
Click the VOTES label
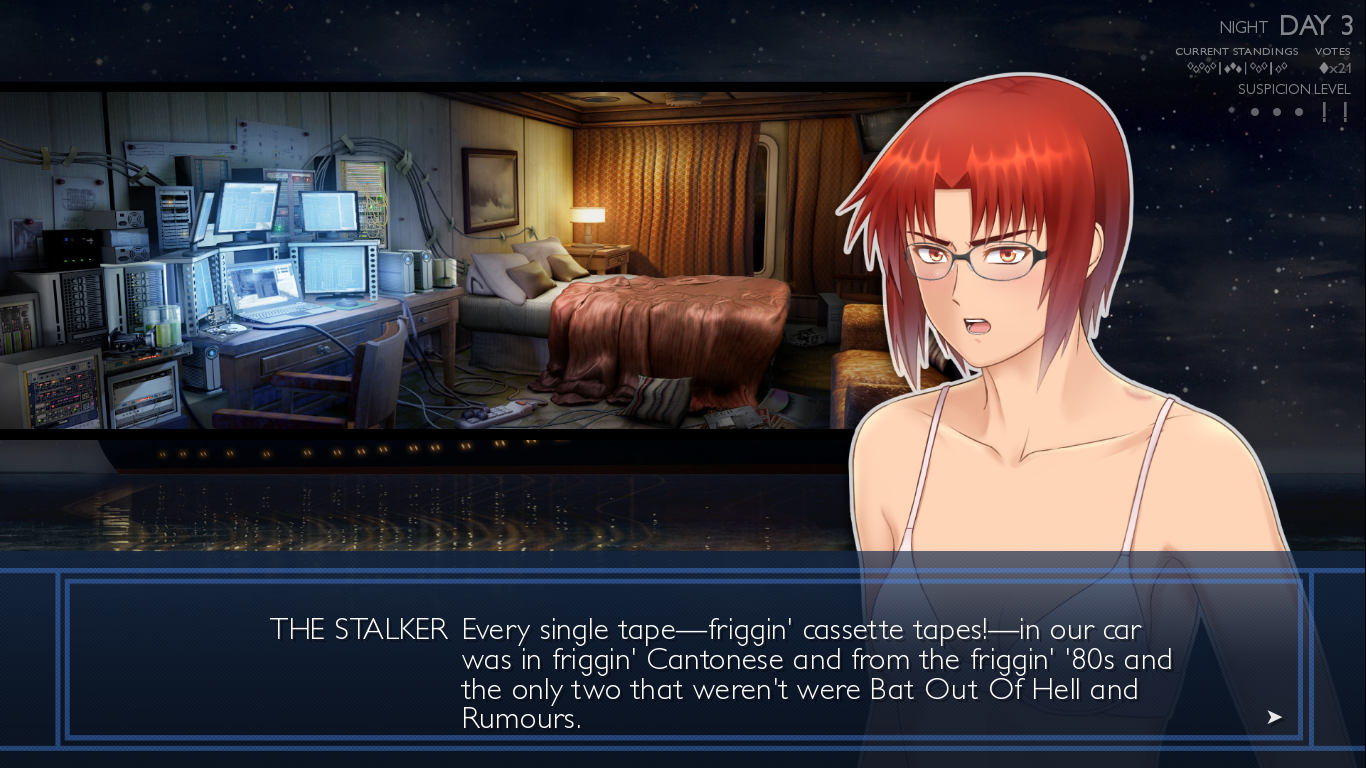coord(1333,51)
